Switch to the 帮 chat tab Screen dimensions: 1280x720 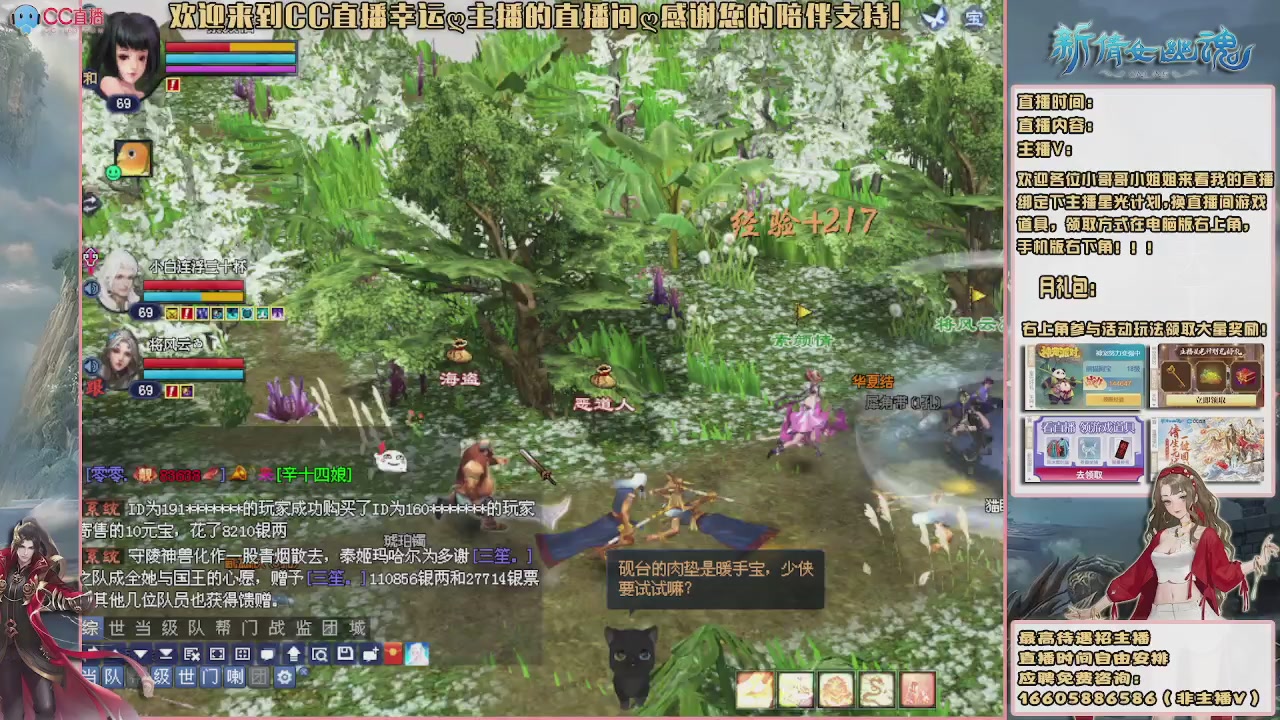(221, 628)
